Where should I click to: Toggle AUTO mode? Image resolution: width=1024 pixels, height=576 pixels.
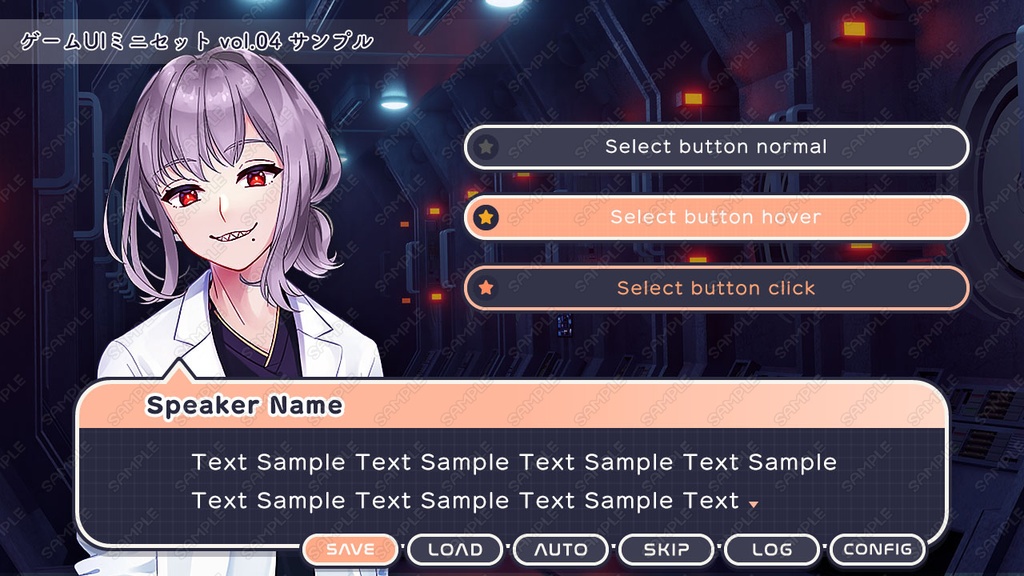561,550
